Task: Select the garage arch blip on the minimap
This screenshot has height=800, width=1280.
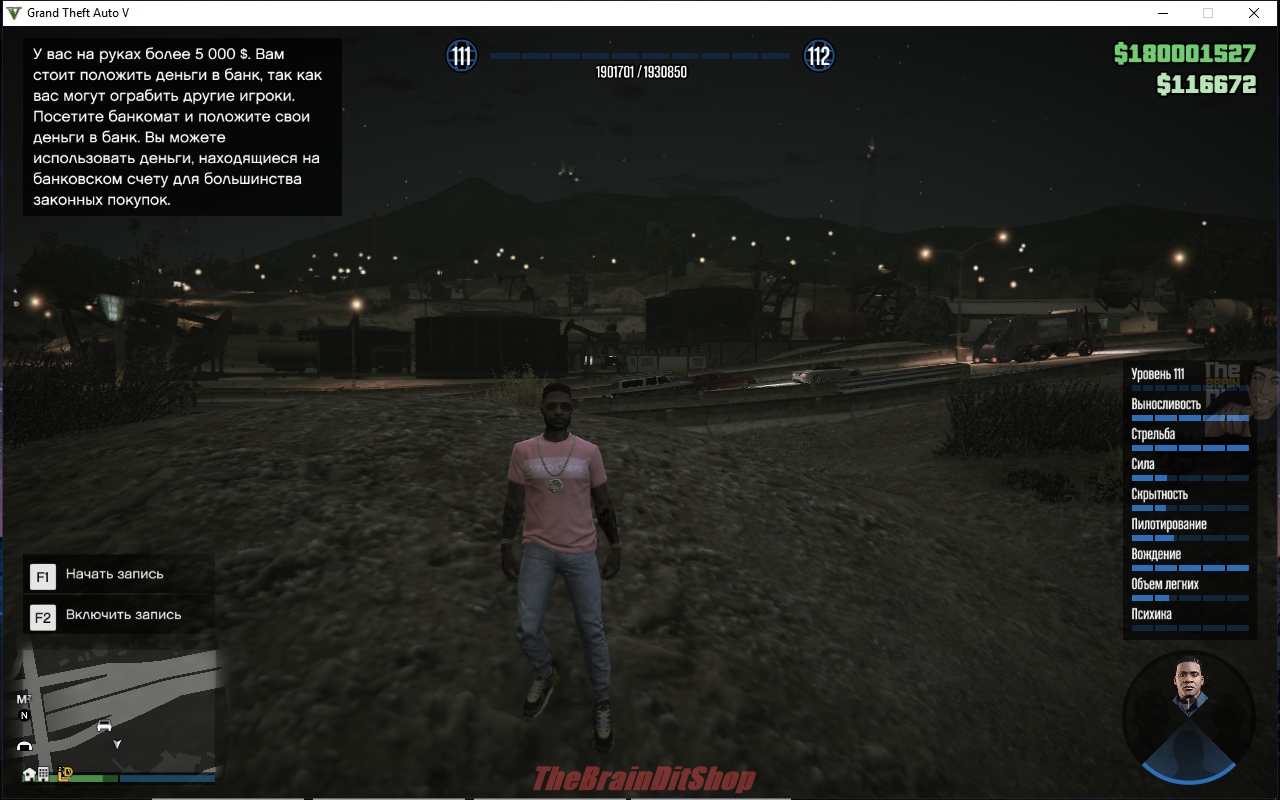Action: pos(25,746)
